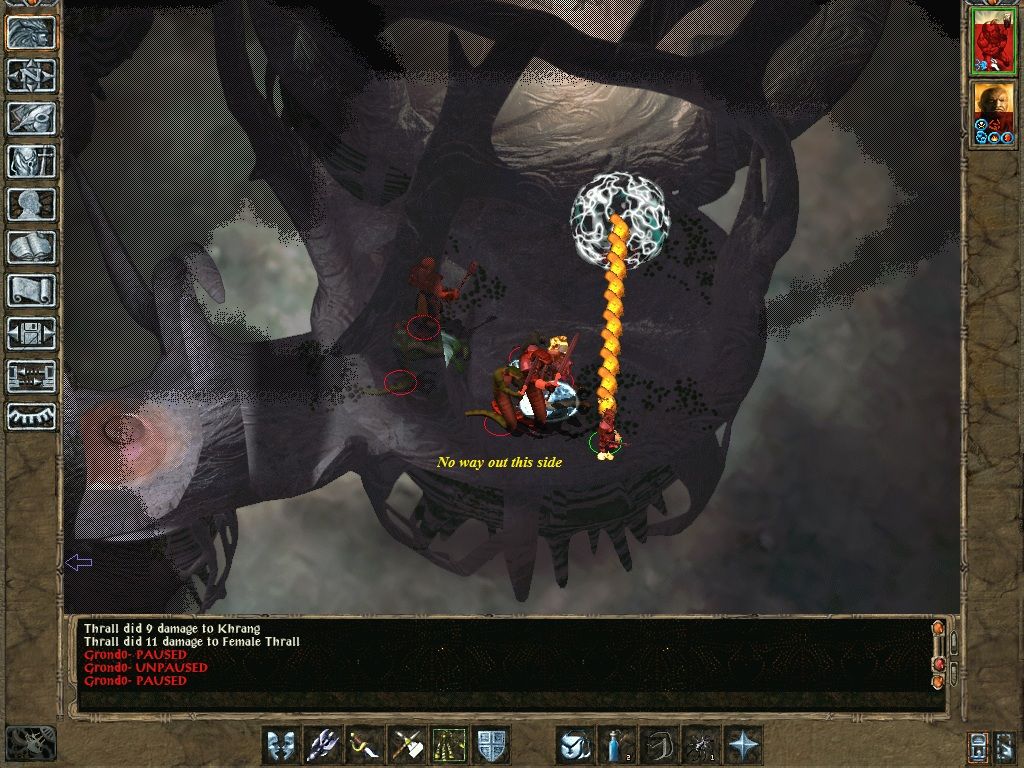Open the options floppy disk button
The height and width of the screenshot is (768, 1024).
pos(31,333)
